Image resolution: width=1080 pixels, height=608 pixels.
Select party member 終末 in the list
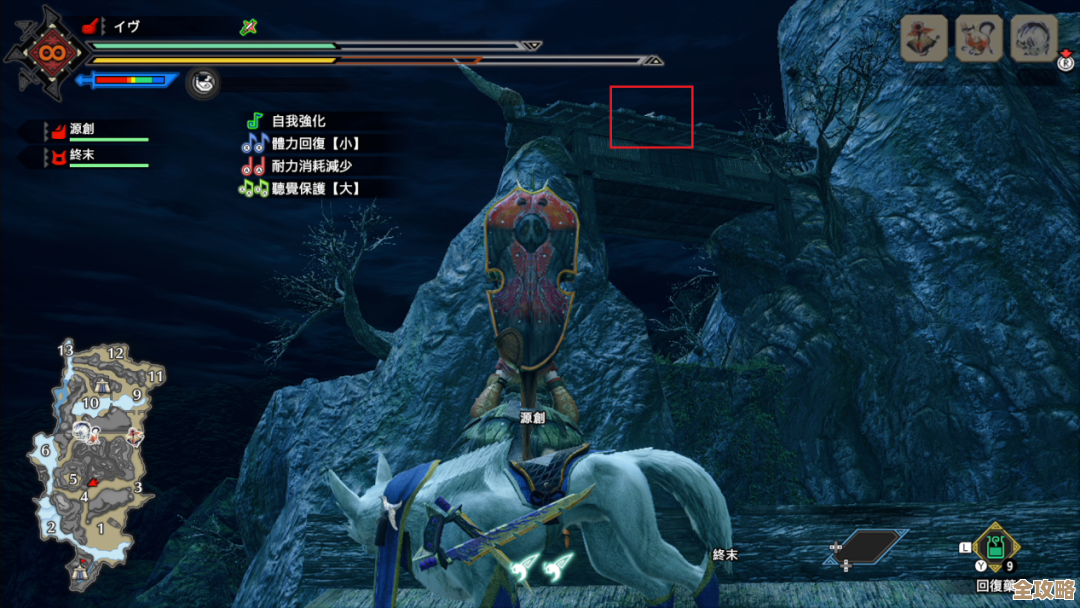pyautogui.click(x=82, y=156)
